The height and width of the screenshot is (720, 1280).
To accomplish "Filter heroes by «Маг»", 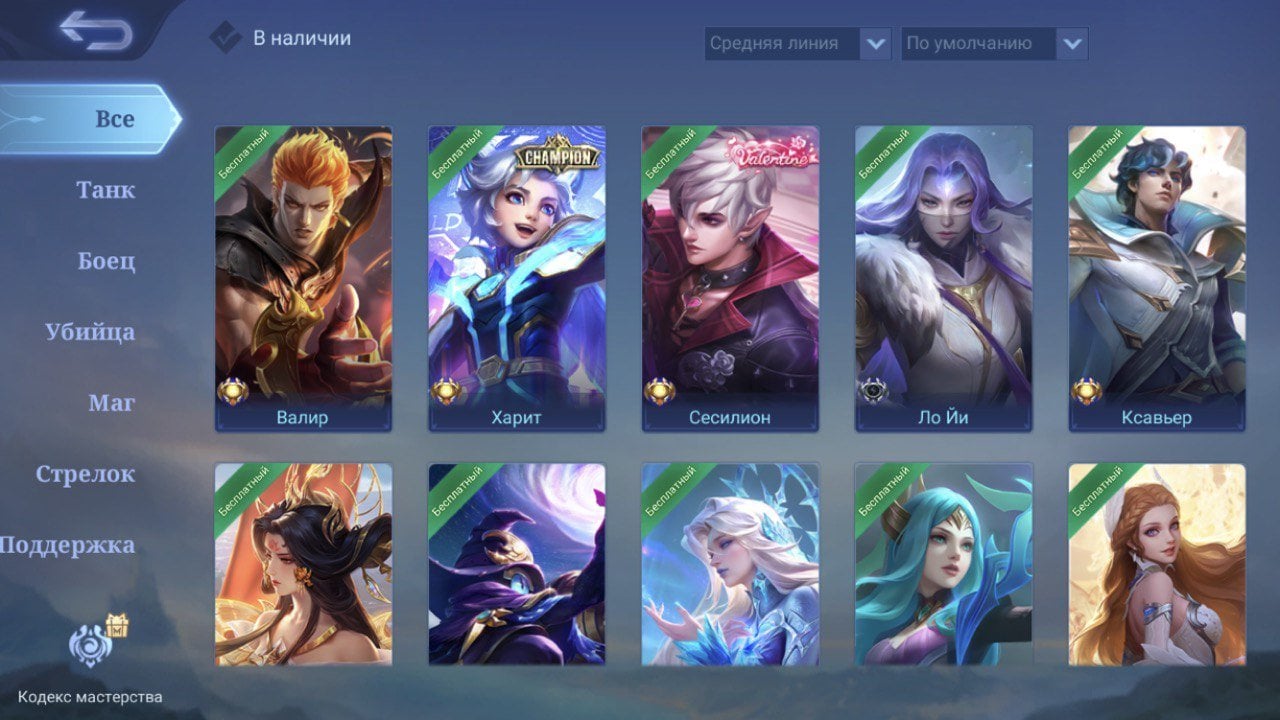I will coord(111,403).
